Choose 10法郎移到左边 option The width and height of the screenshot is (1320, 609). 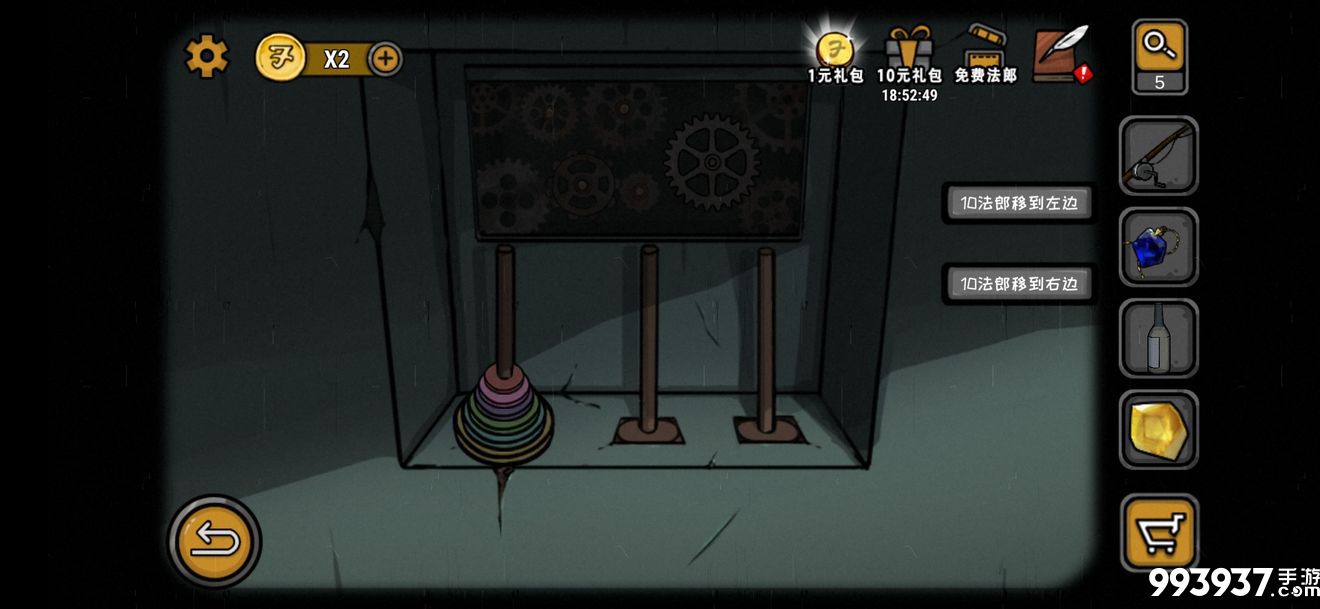pyautogui.click(x=1018, y=203)
